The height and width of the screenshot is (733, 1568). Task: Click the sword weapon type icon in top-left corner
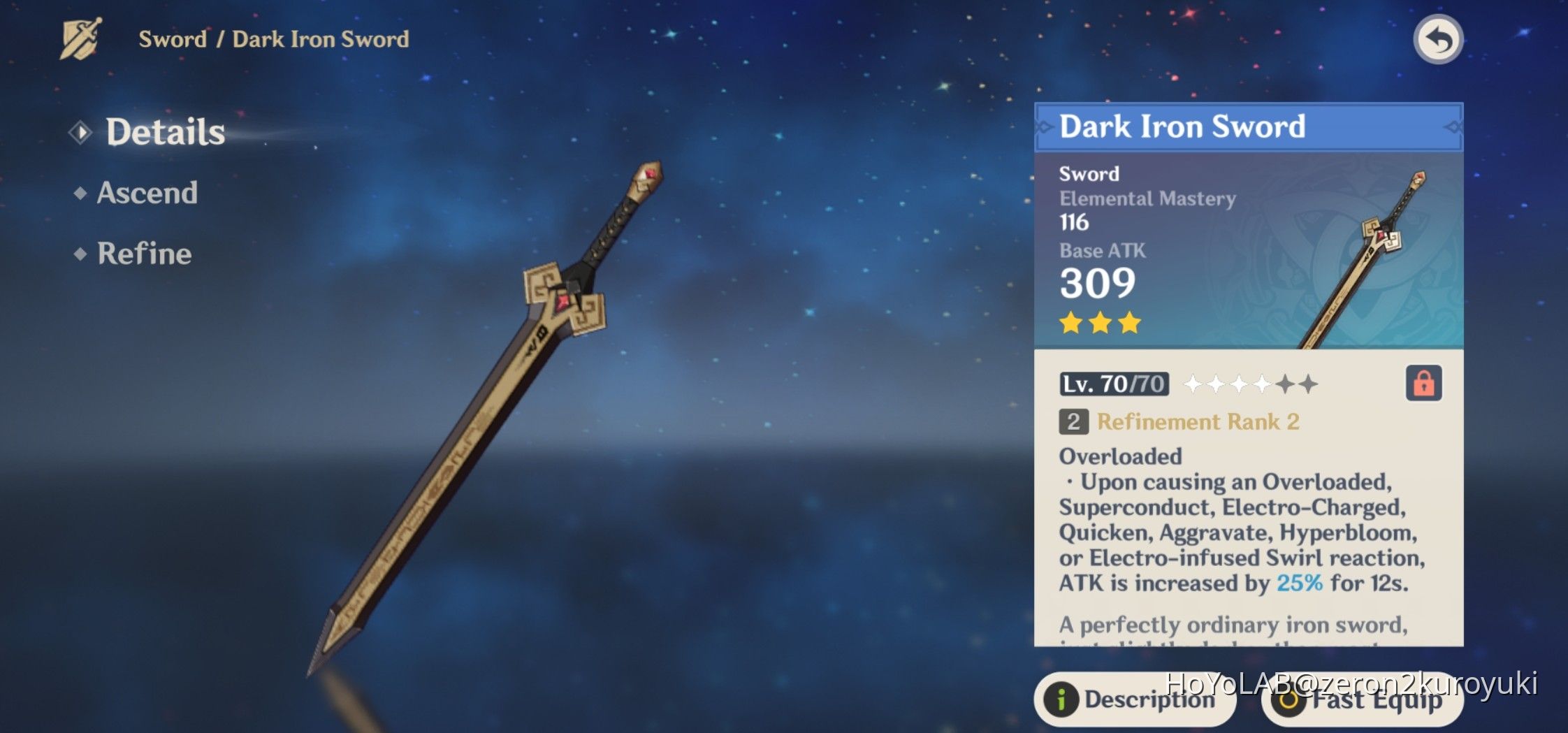click(79, 38)
